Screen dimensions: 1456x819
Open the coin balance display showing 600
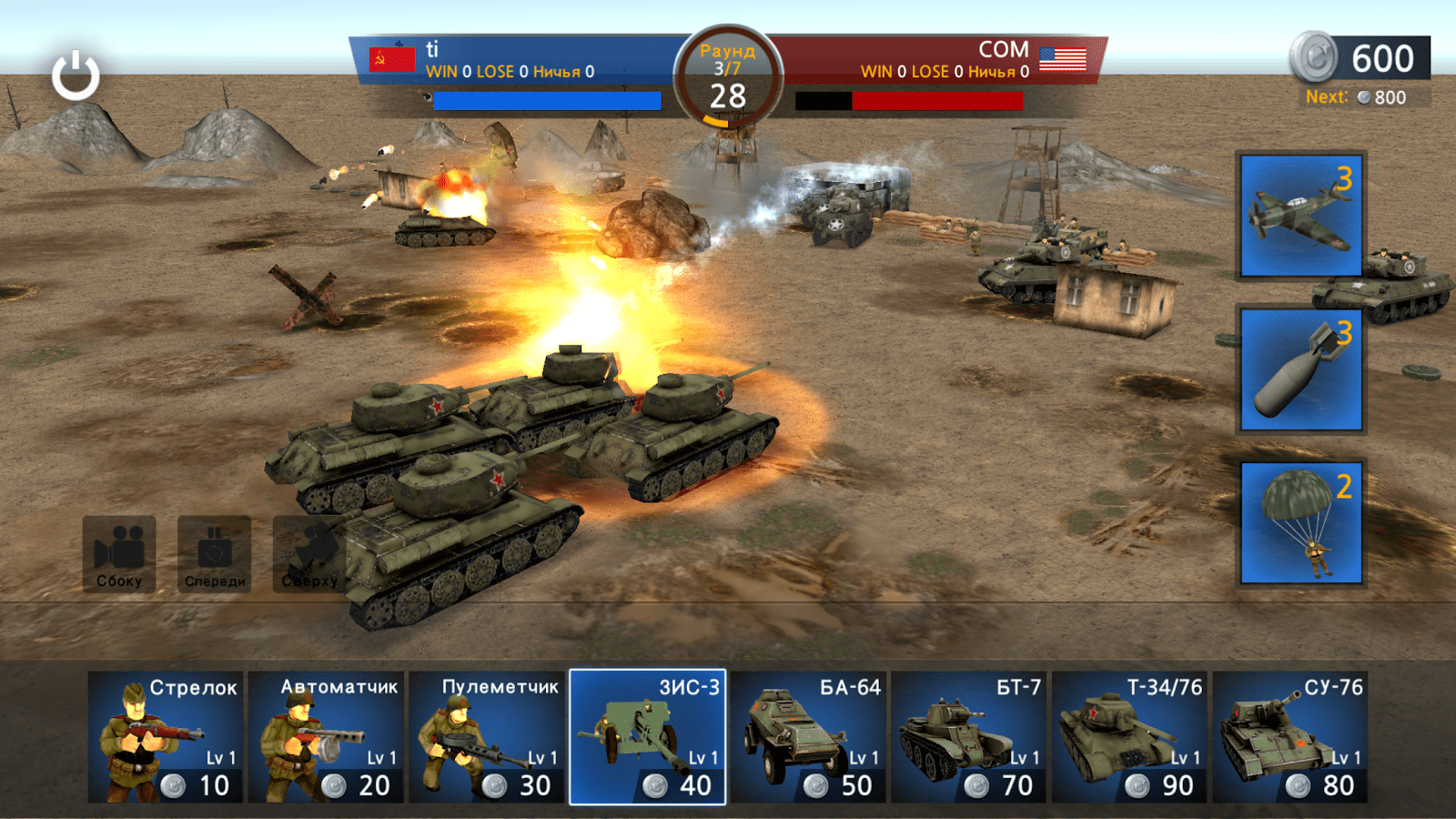pyautogui.click(x=1356, y=58)
